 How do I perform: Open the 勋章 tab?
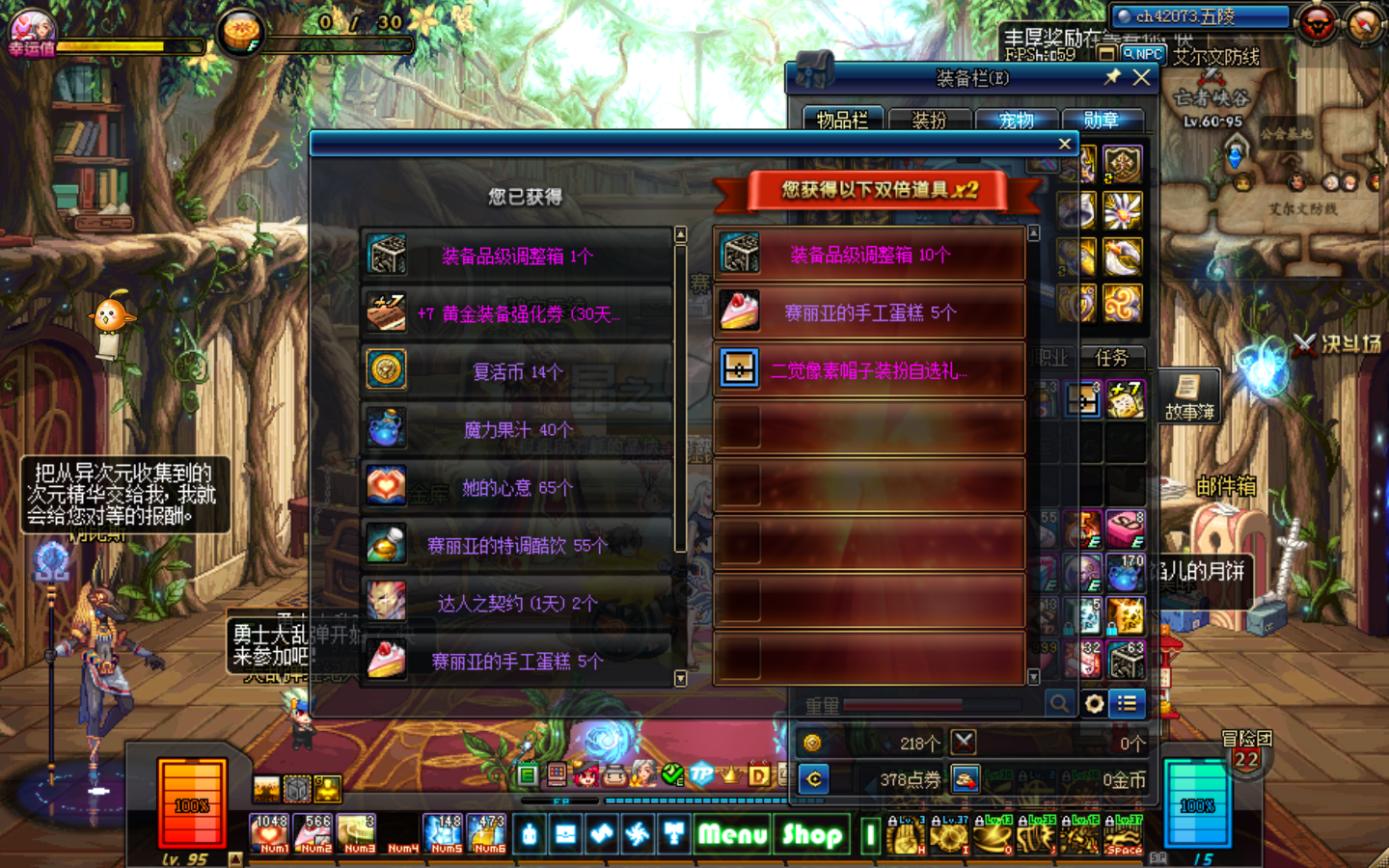[x=1101, y=120]
